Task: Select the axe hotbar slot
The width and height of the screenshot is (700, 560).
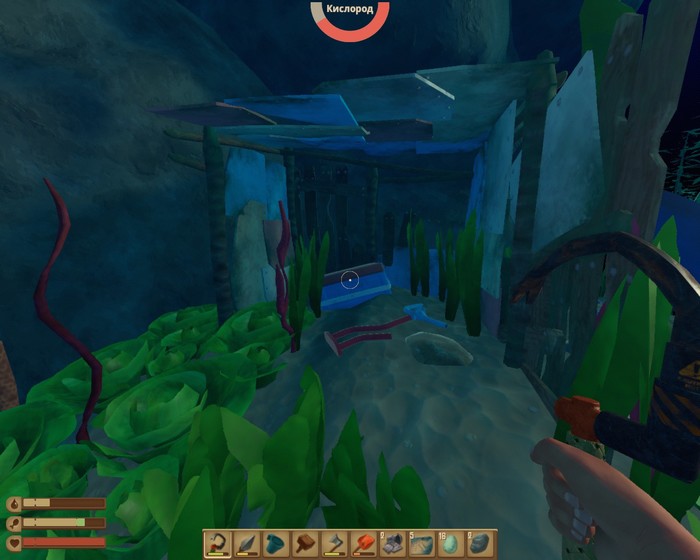Action: tap(333, 543)
